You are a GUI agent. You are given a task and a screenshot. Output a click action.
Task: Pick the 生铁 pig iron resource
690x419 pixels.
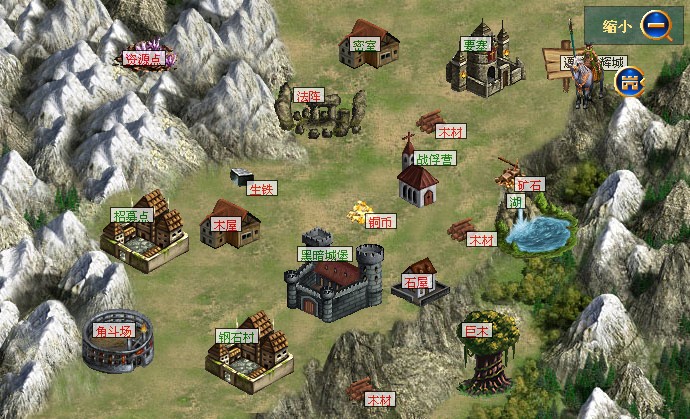pyautogui.click(x=261, y=188)
